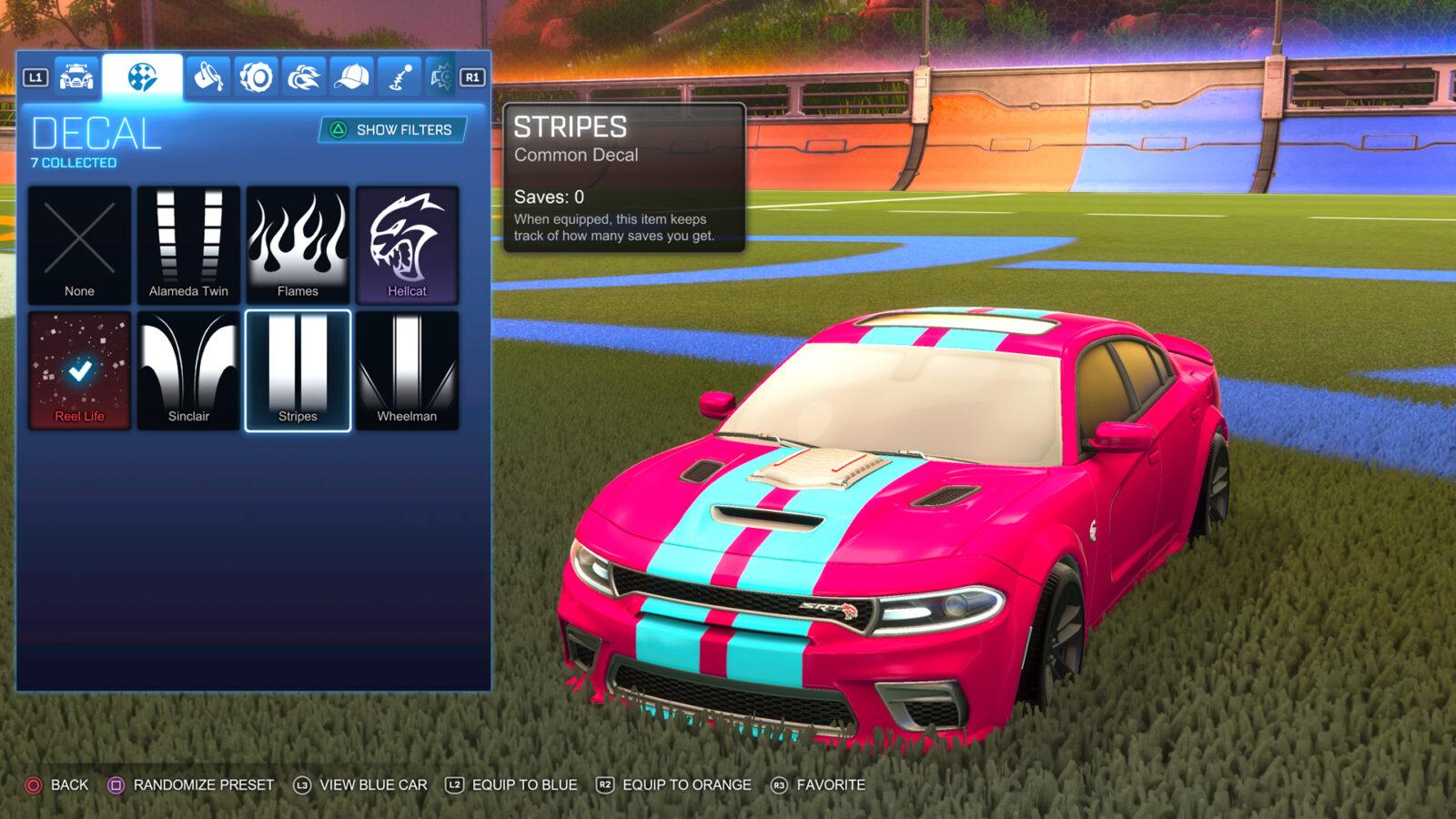
Task: Open the Paint Finish category
Action: click(x=207, y=79)
